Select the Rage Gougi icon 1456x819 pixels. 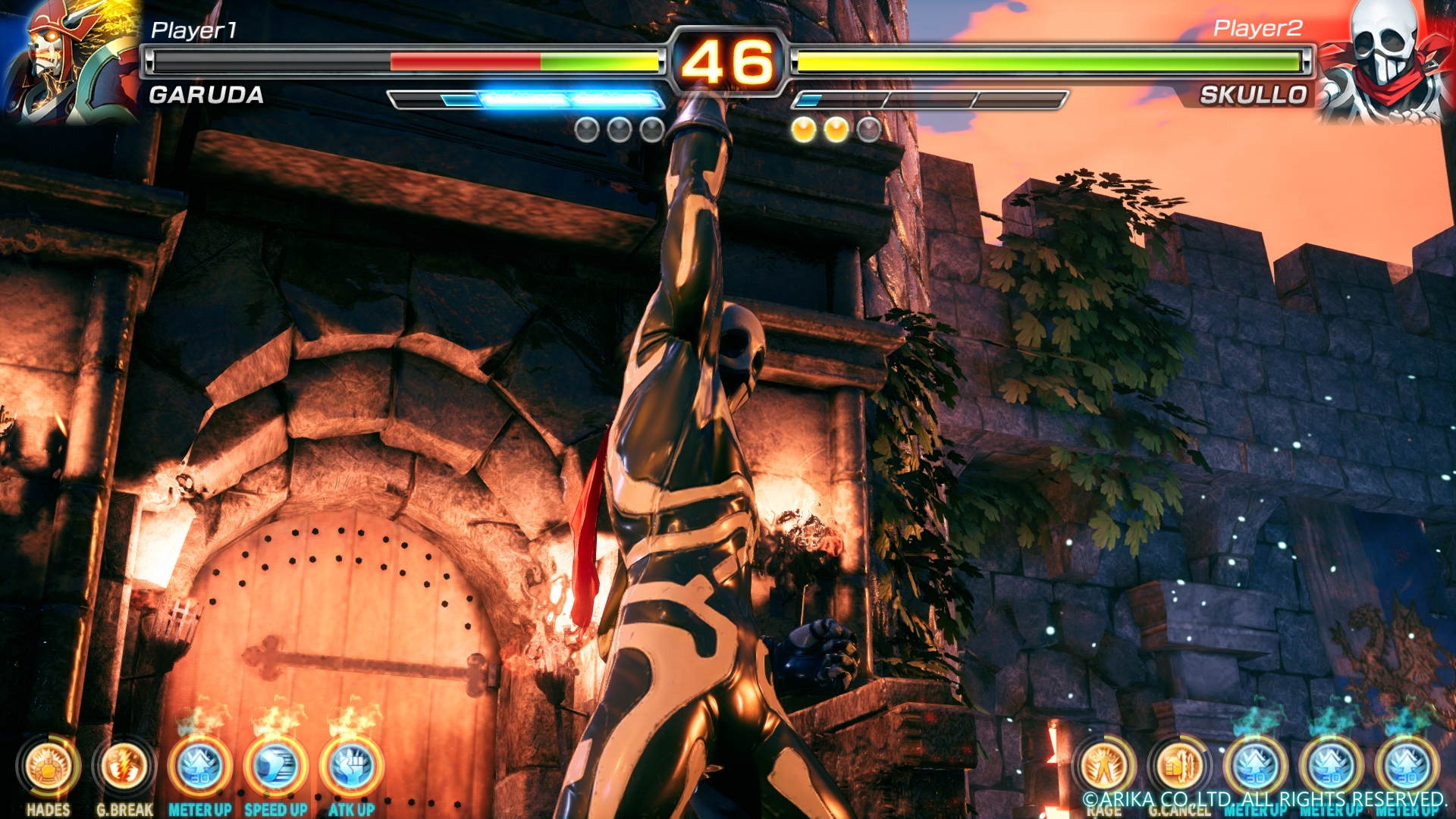(1104, 767)
